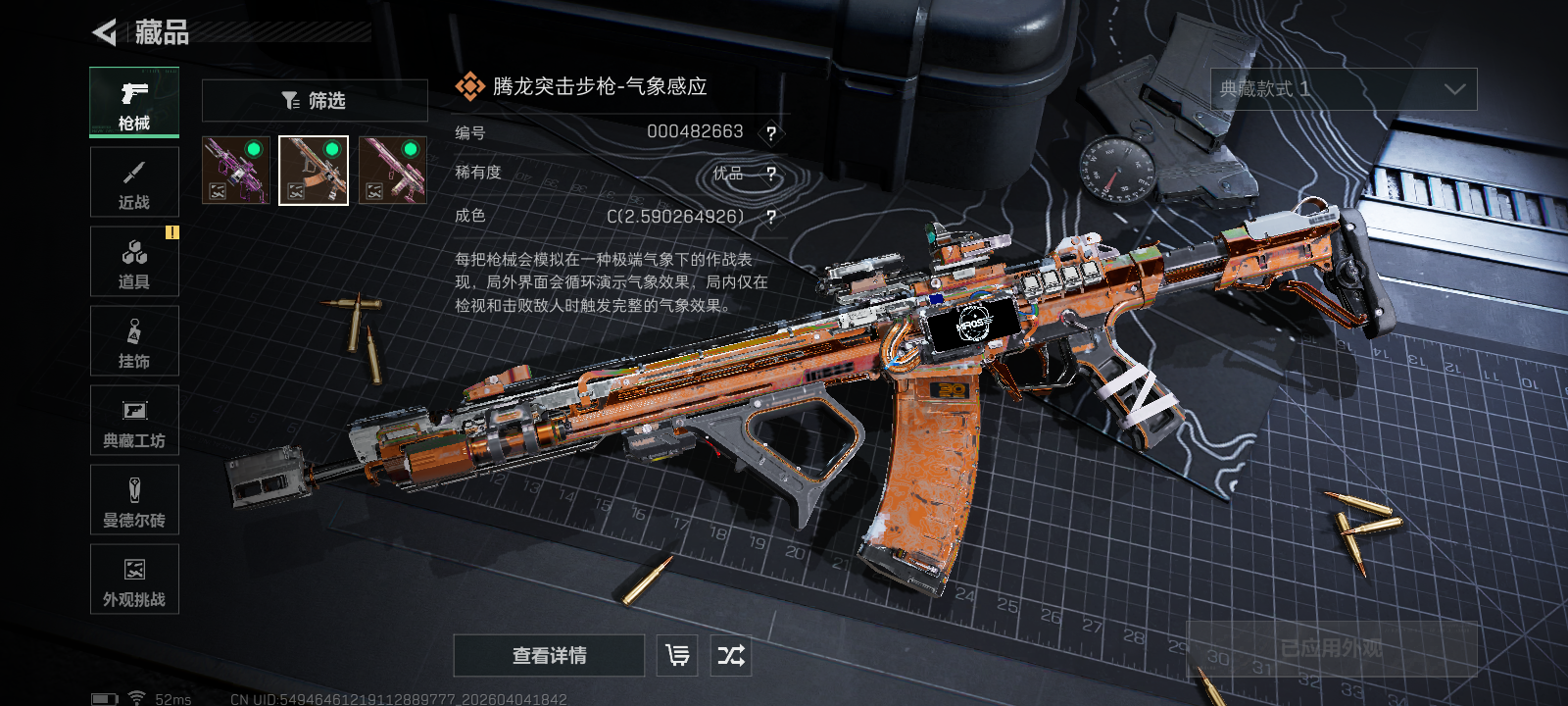Go back from the 藏品 screen
This screenshot has width=1568, height=706.
click(105, 32)
